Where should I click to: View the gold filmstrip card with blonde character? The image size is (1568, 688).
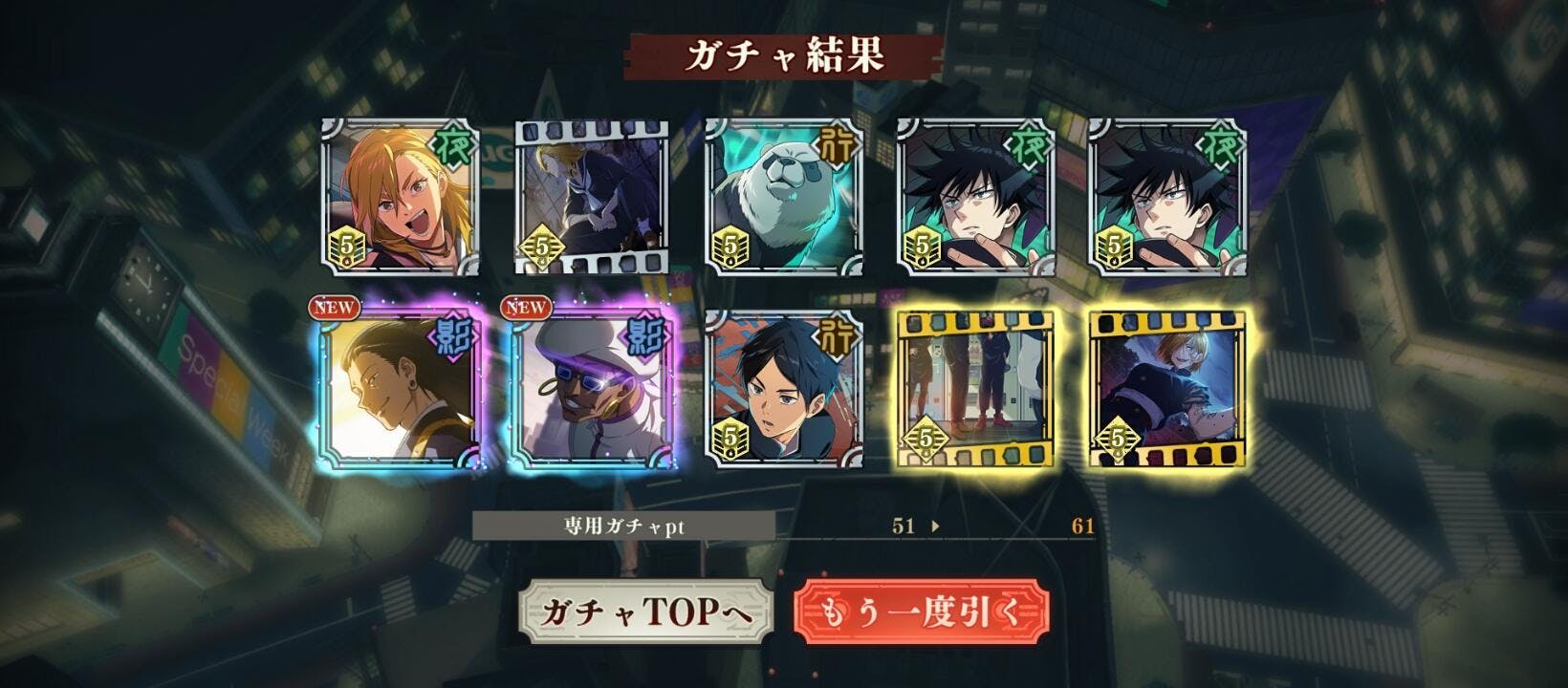tap(1167, 389)
